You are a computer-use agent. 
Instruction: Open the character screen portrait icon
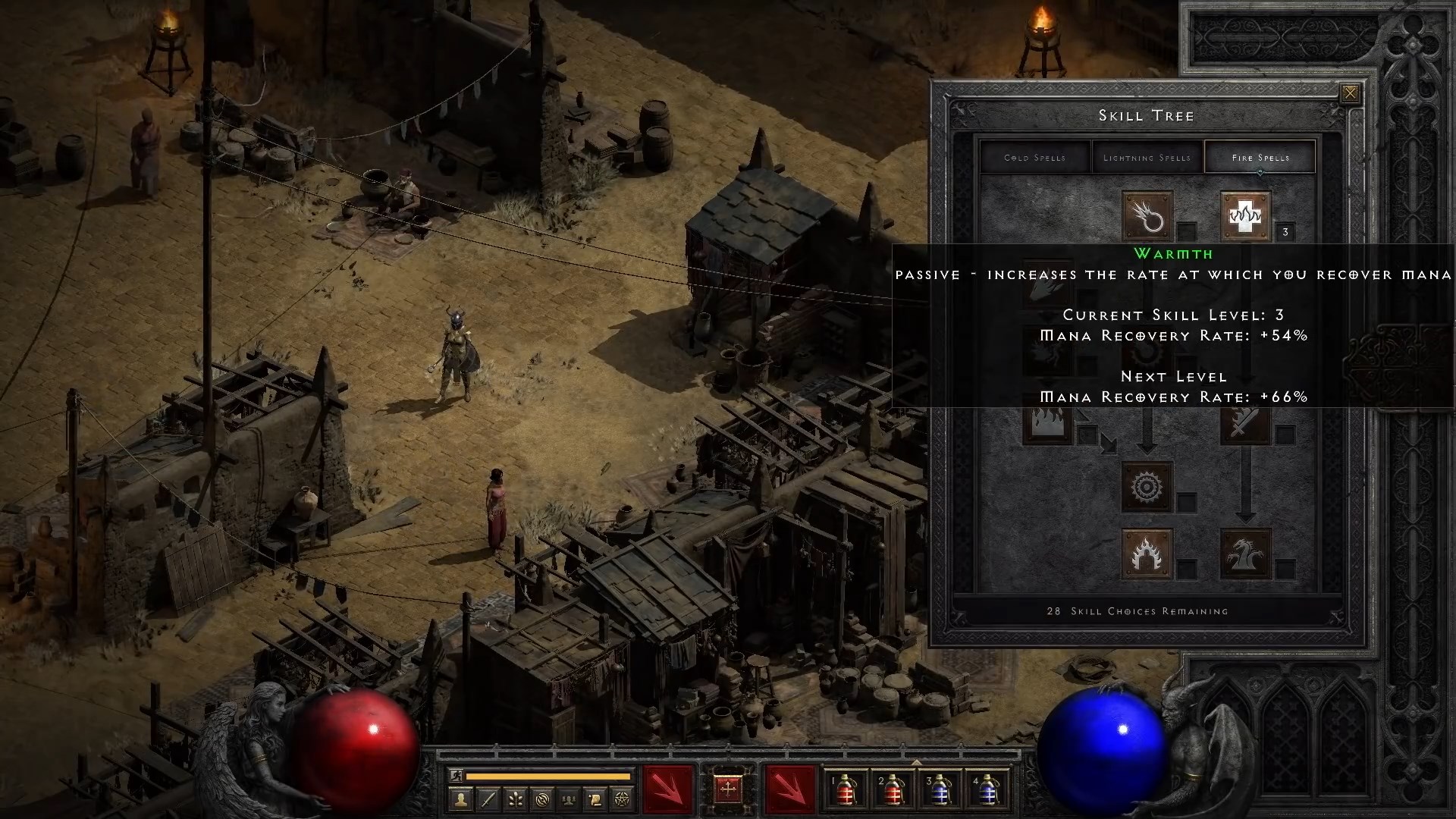click(x=462, y=799)
